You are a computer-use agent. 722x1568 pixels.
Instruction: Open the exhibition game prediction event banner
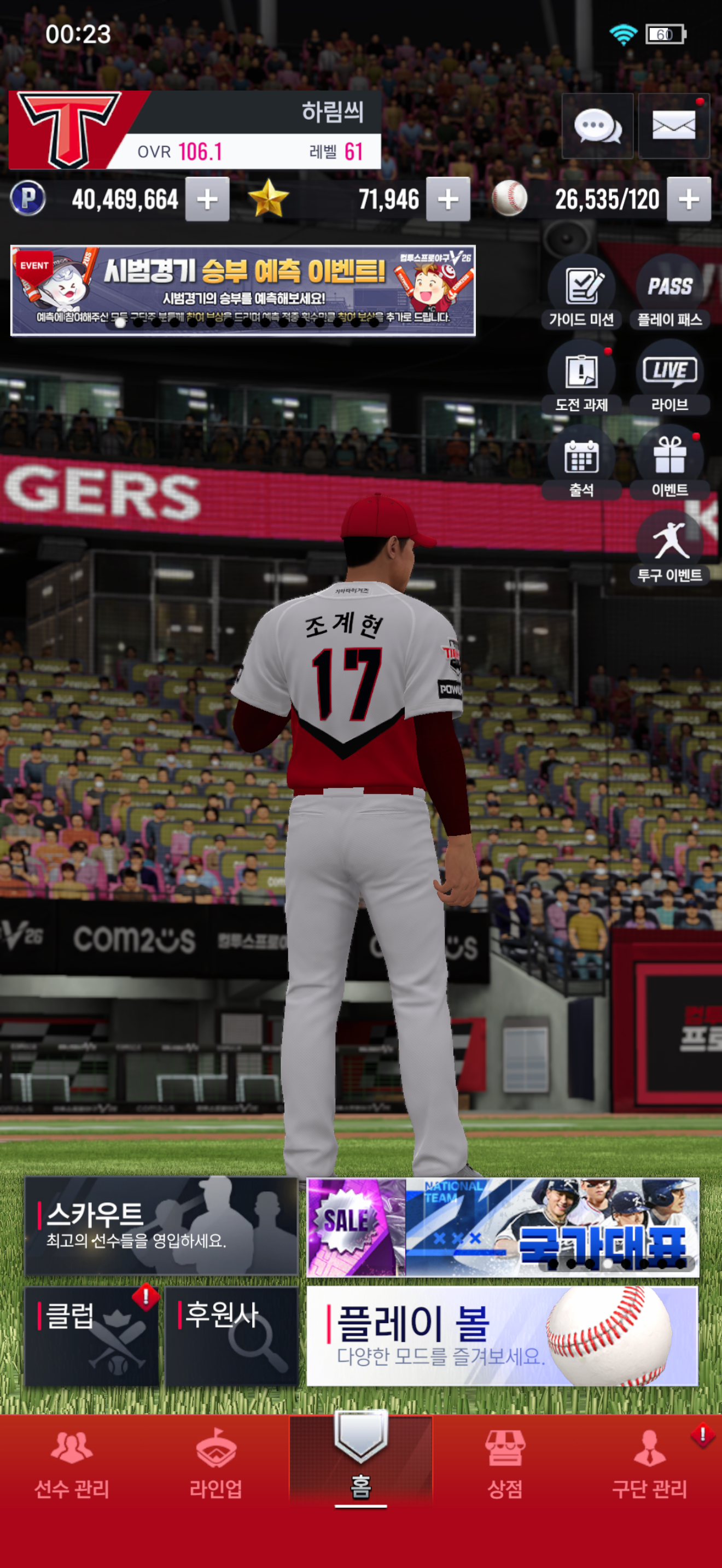pyautogui.click(x=243, y=290)
